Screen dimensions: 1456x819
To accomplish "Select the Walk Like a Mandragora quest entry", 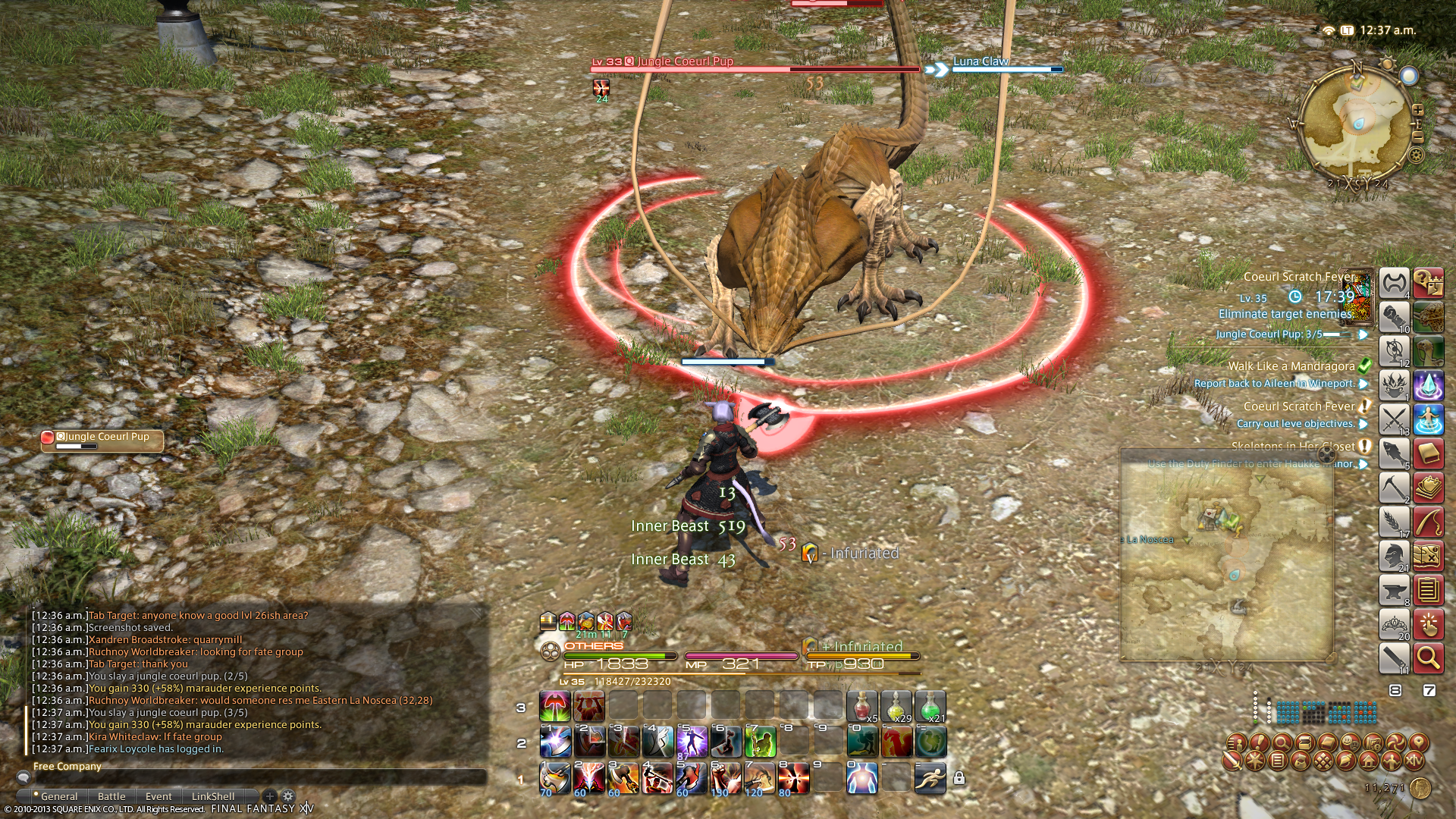I will tap(1291, 366).
